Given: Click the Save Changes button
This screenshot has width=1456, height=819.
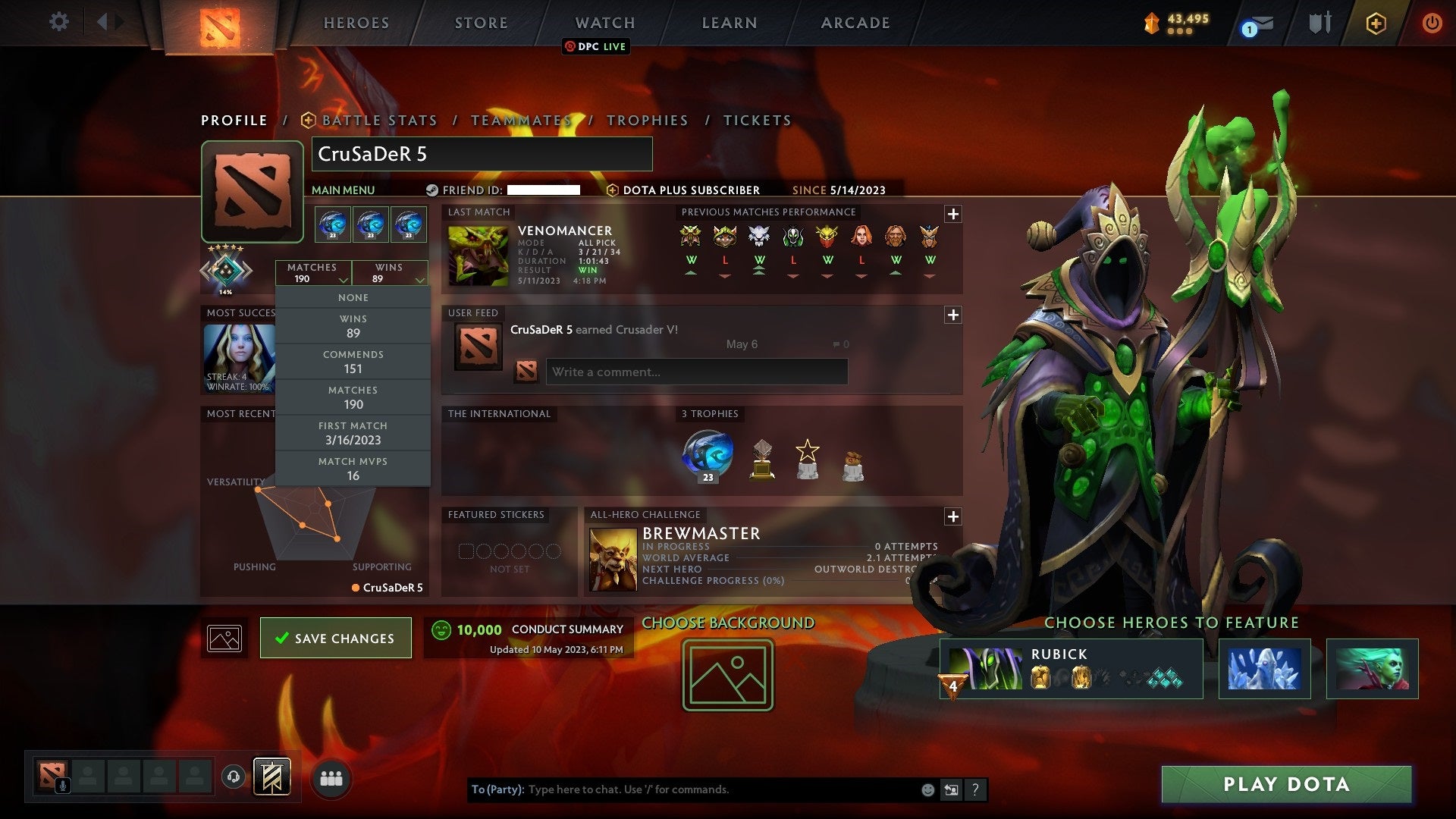Looking at the screenshot, I should pyautogui.click(x=335, y=638).
